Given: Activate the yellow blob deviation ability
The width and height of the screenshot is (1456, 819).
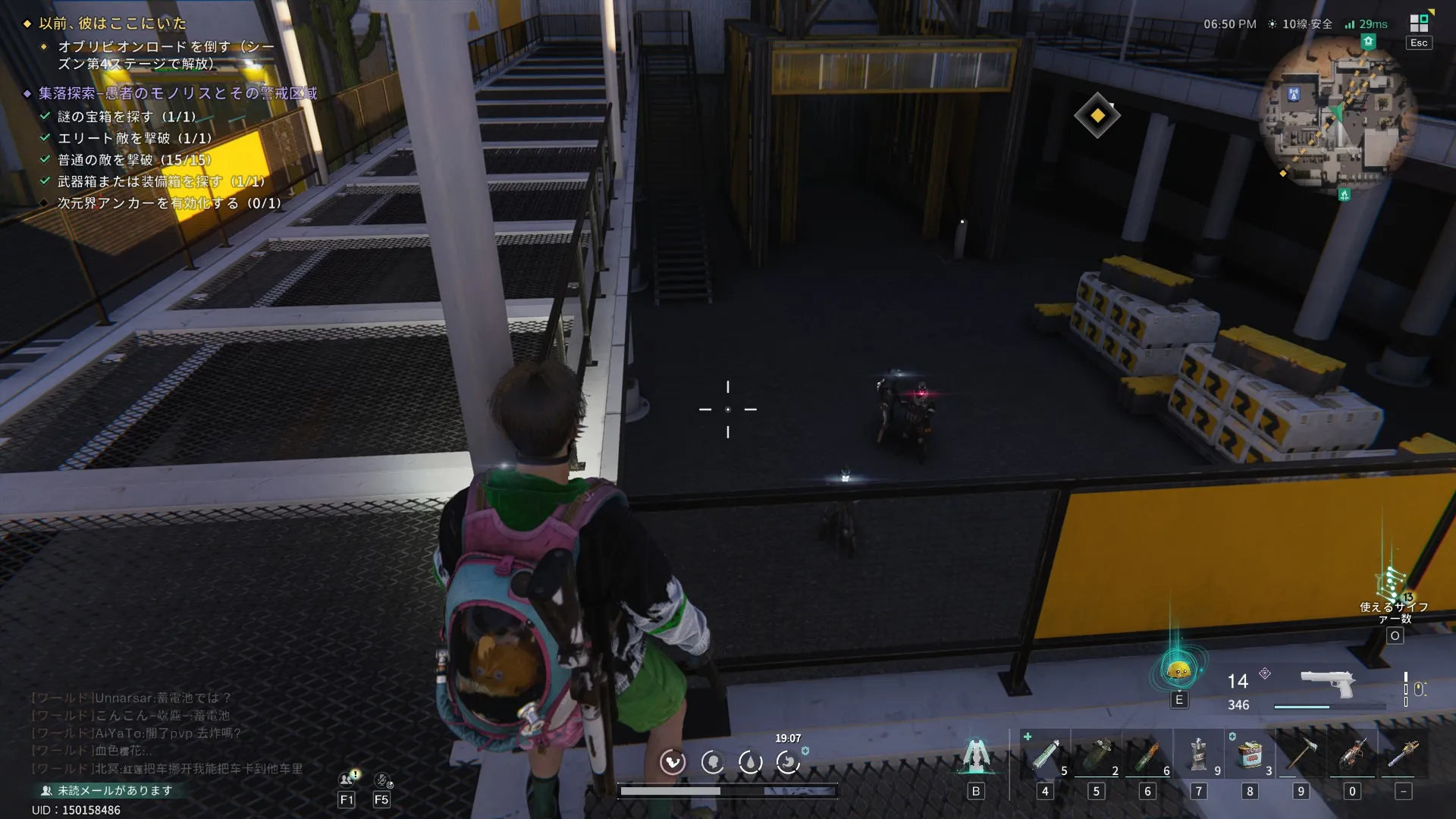Looking at the screenshot, I should 1178,670.
